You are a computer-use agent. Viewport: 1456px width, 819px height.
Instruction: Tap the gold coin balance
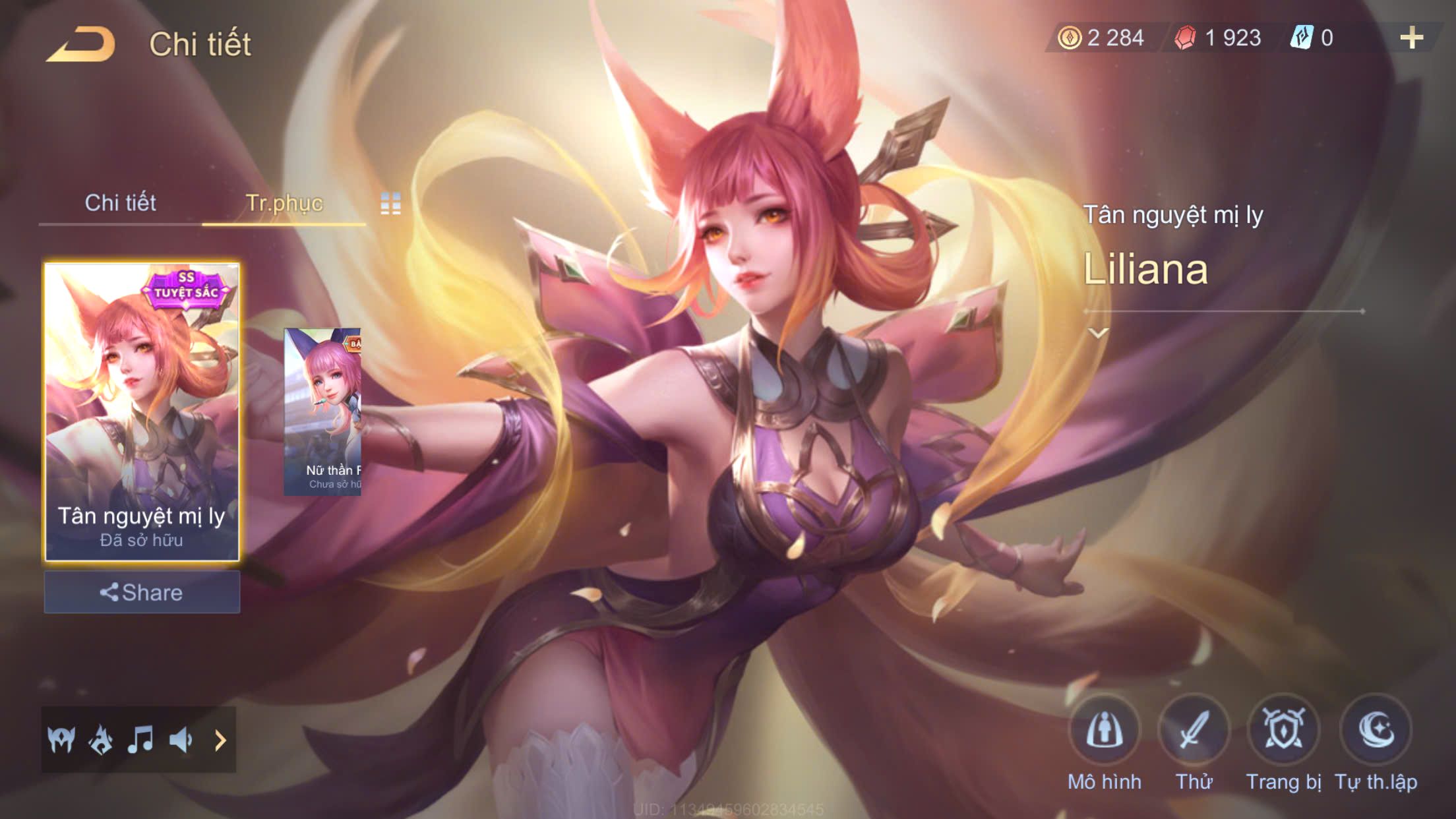[x=1102, y=38]
